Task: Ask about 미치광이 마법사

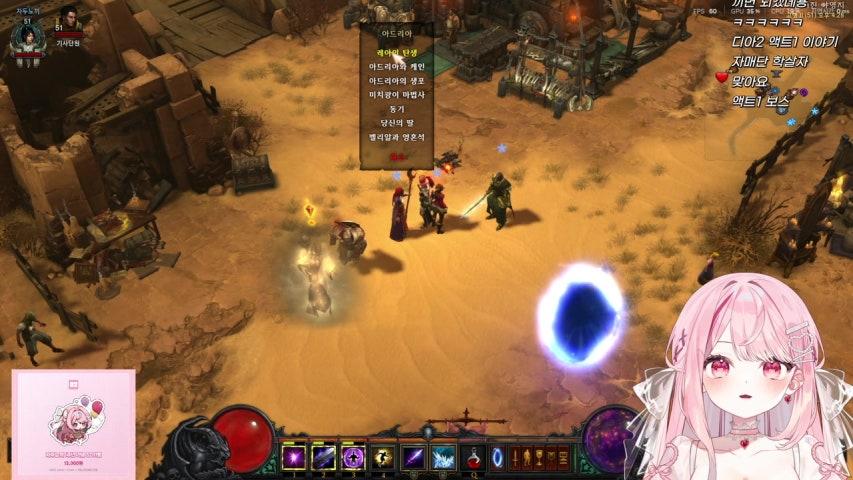Action: tap(396, 94)
